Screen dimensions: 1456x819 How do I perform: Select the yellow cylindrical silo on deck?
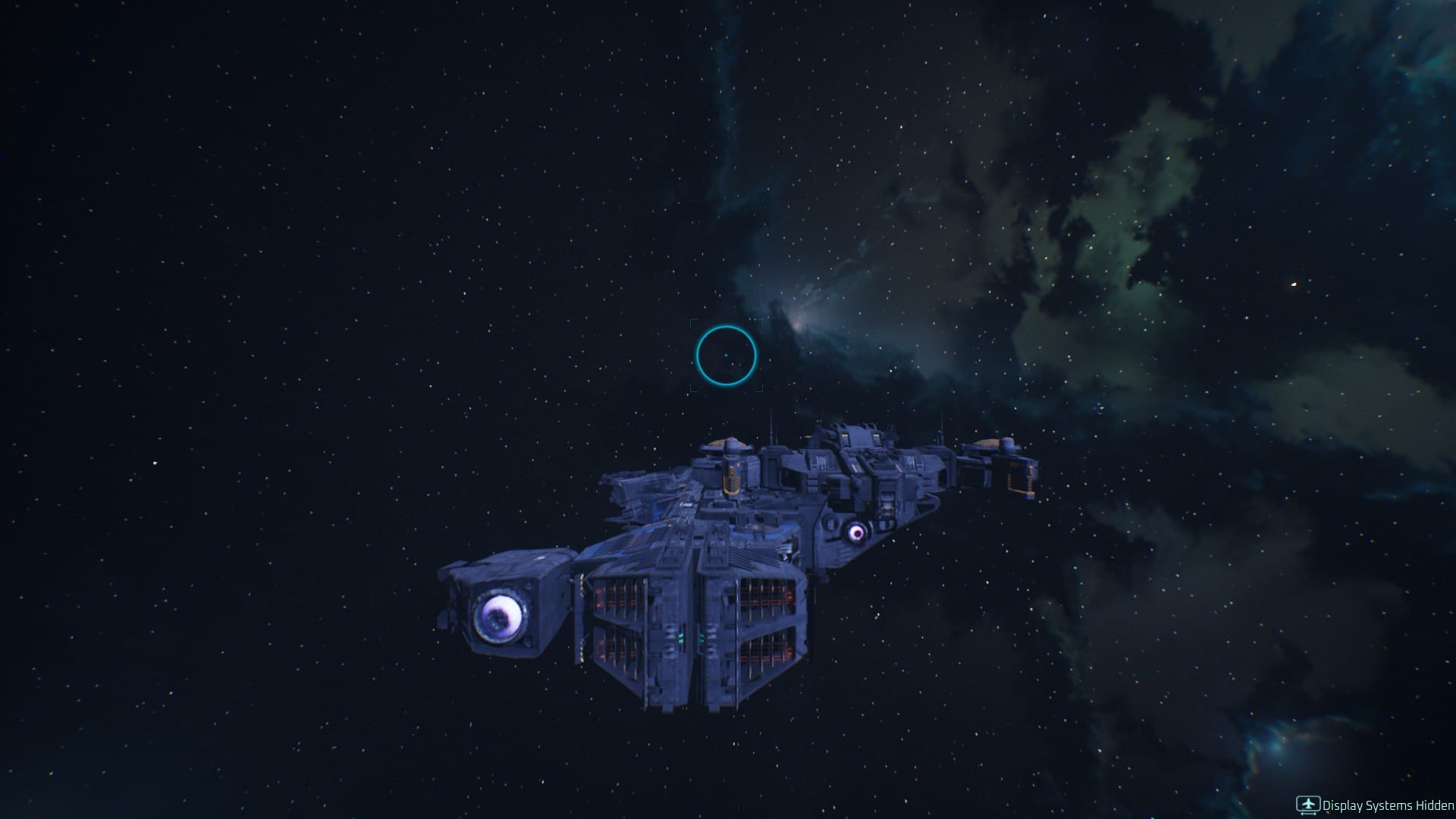pyautogui.click(x=730, y=475)
